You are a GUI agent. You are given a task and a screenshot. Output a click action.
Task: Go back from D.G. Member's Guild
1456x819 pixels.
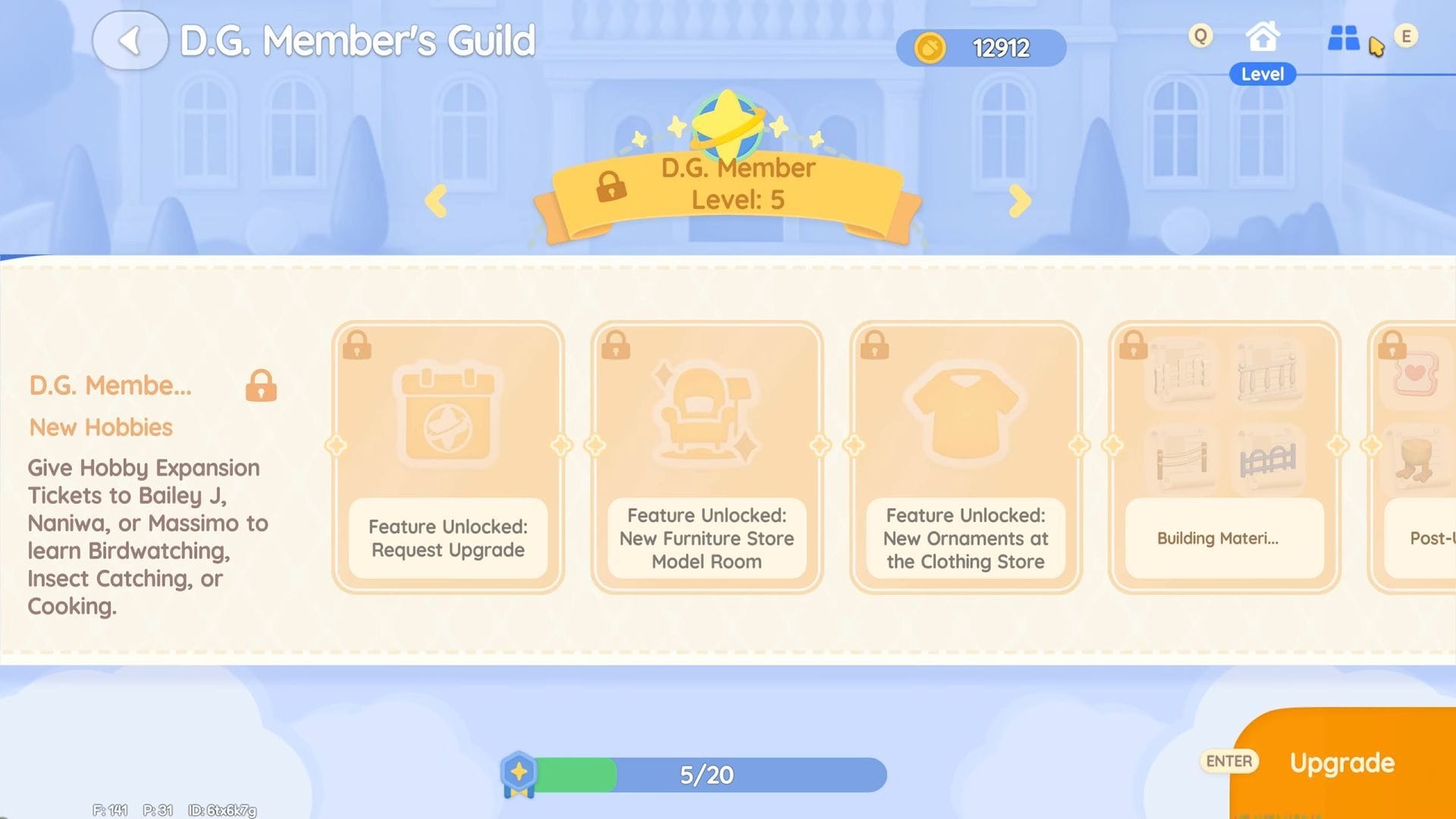click(130, 41)
